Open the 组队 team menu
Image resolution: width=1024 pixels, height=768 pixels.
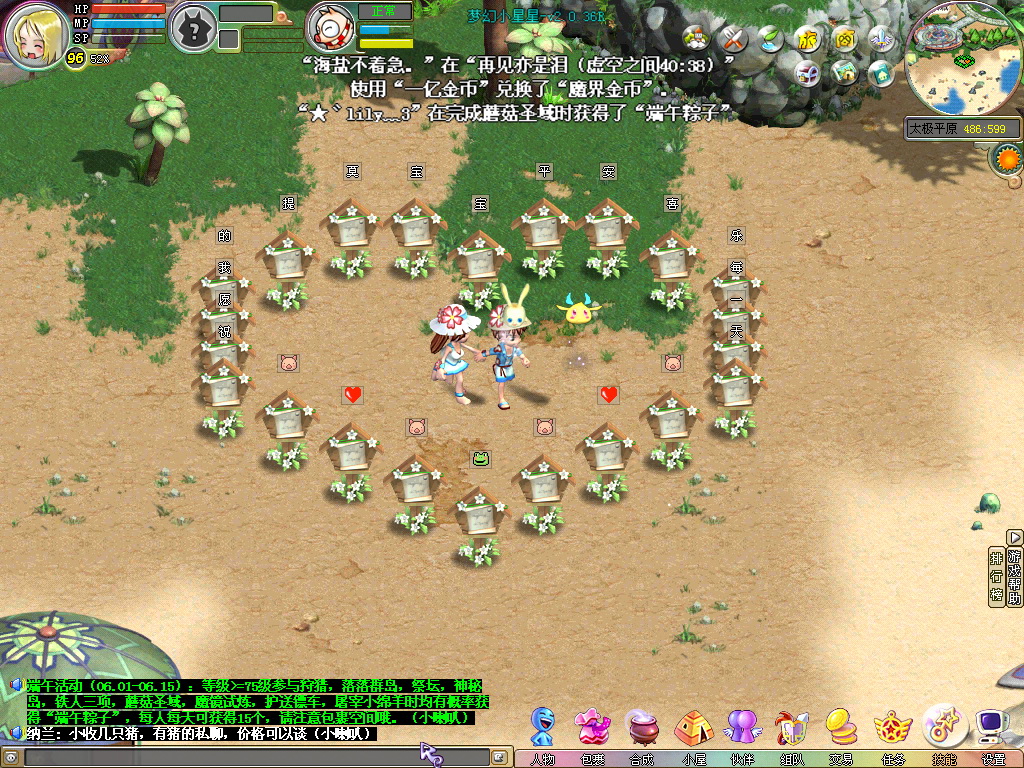(x=792, y=727)
